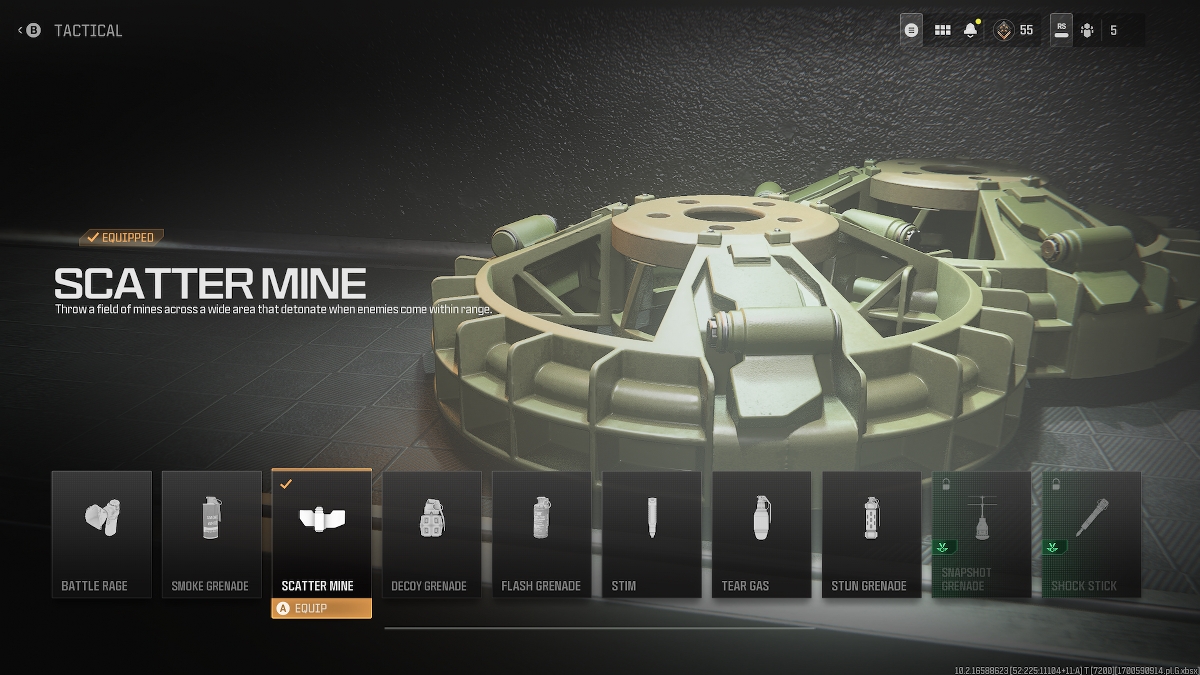Pick the Decoy Grenade tactical
Screen dimensions: 1200x675
(x=432, y=534)
